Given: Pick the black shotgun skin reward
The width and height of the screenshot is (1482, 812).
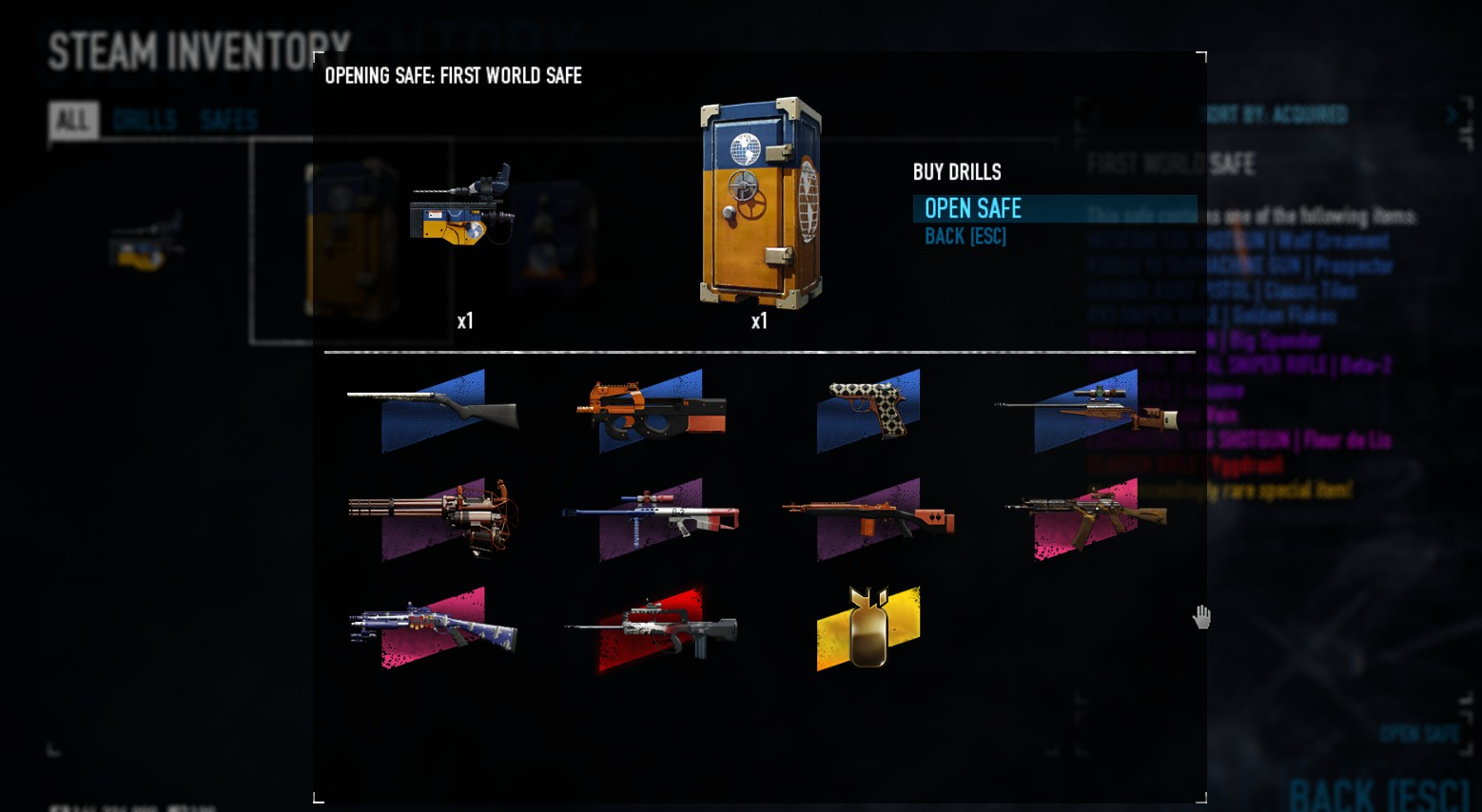Looking at the screenshot, I should click(x=433, y=409).
